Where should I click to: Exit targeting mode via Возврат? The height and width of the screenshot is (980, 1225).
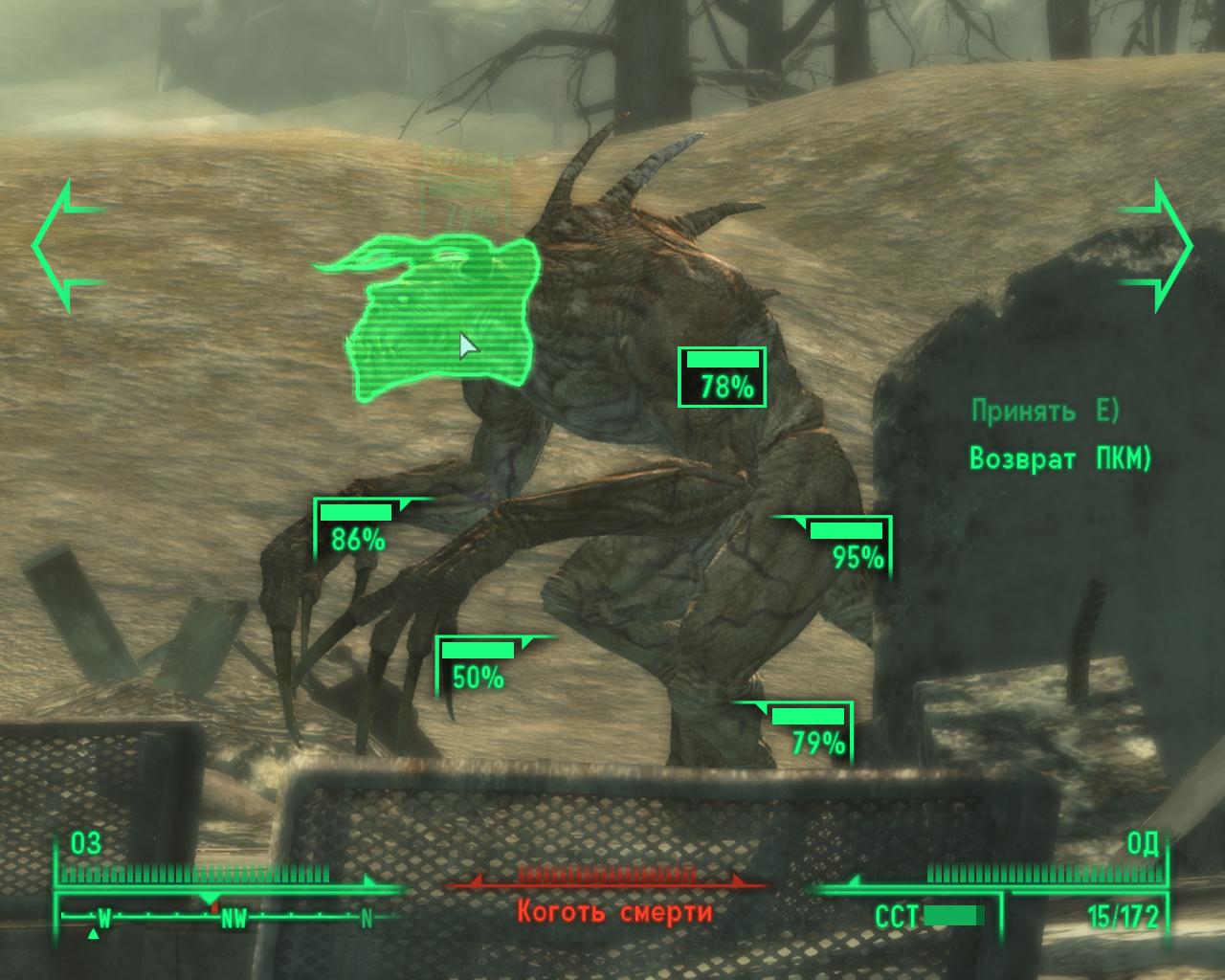(1060, 459)
